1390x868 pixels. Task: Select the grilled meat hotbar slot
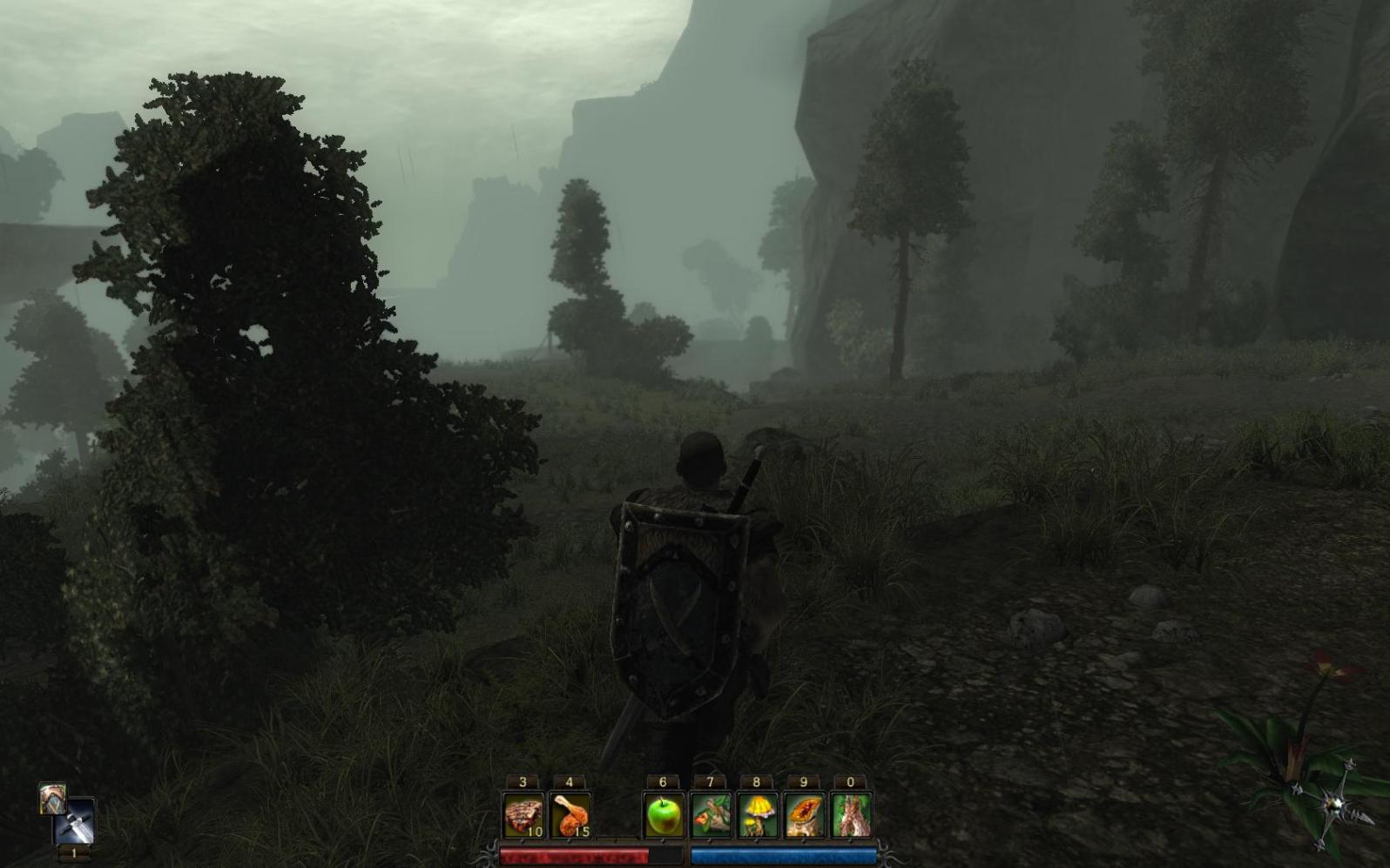[x=523, y=816]
